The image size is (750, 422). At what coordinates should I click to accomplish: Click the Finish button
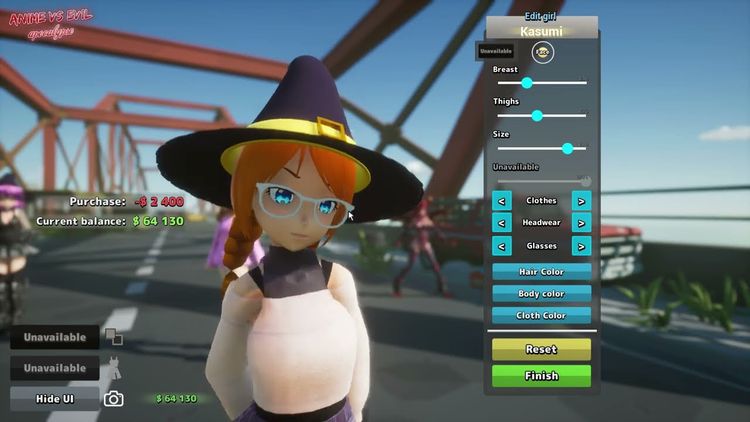click(x=541, y=376)
